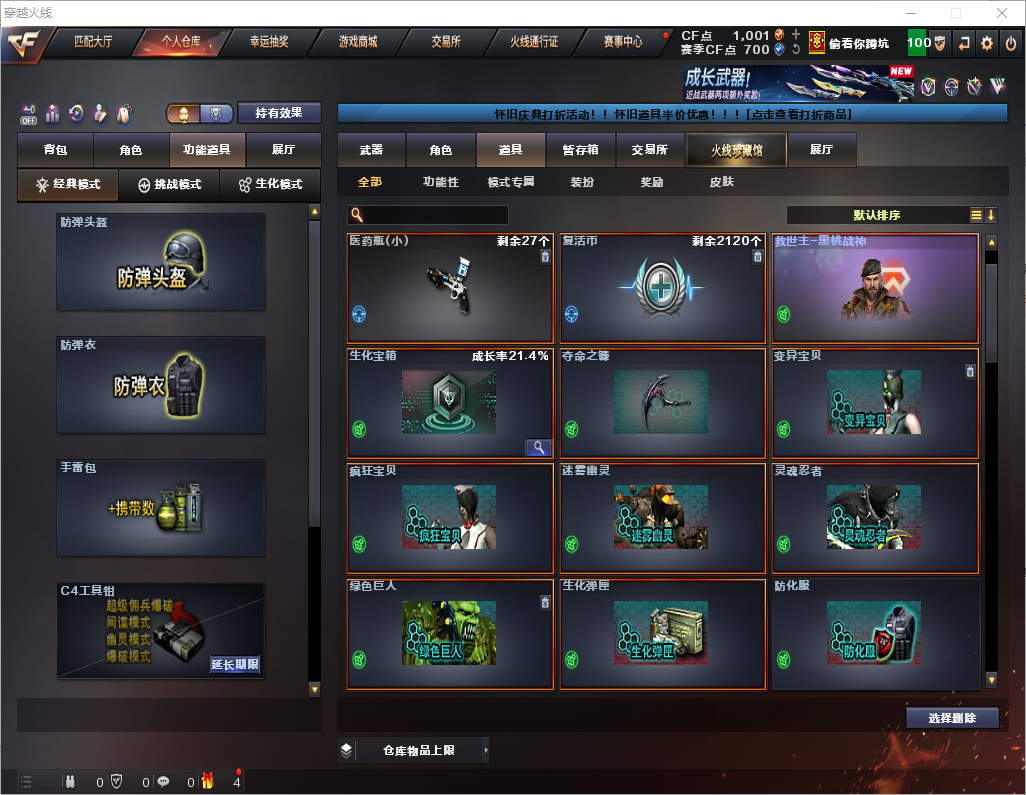Switch to the 暂存箱 temporary storage tab
Viewport: 1026px width, 795px height.
click(580, 150)
